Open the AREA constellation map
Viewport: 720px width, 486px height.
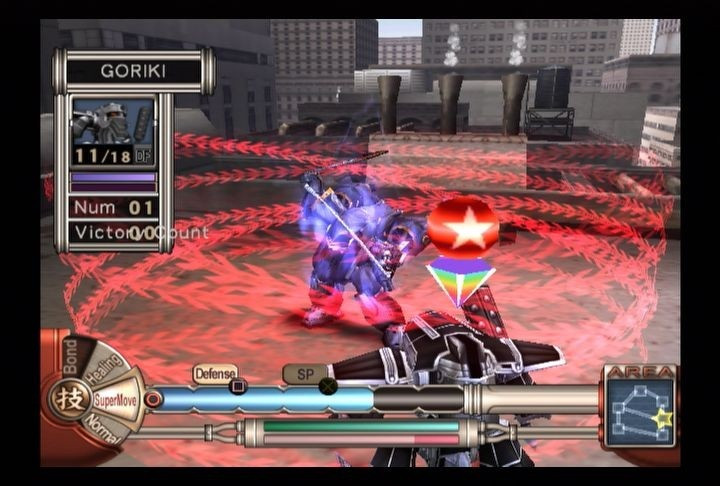point(640,412)
